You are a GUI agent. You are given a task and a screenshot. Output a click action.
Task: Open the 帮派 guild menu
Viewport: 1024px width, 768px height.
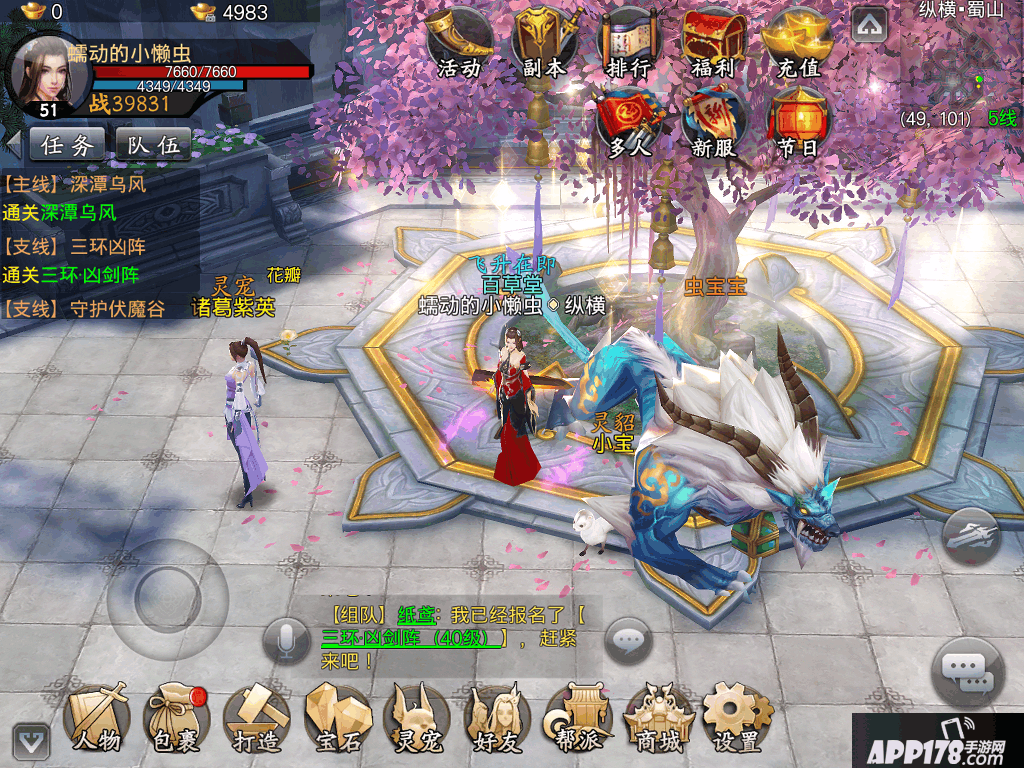pyautogui.click(x=577, y=717)
